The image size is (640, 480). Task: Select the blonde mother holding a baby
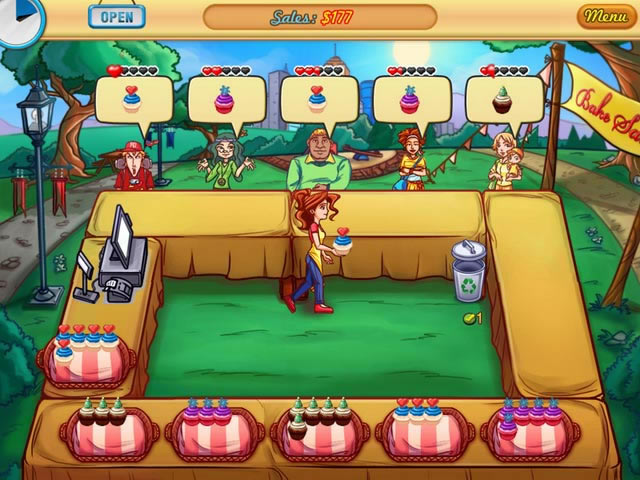pos(505,160)
